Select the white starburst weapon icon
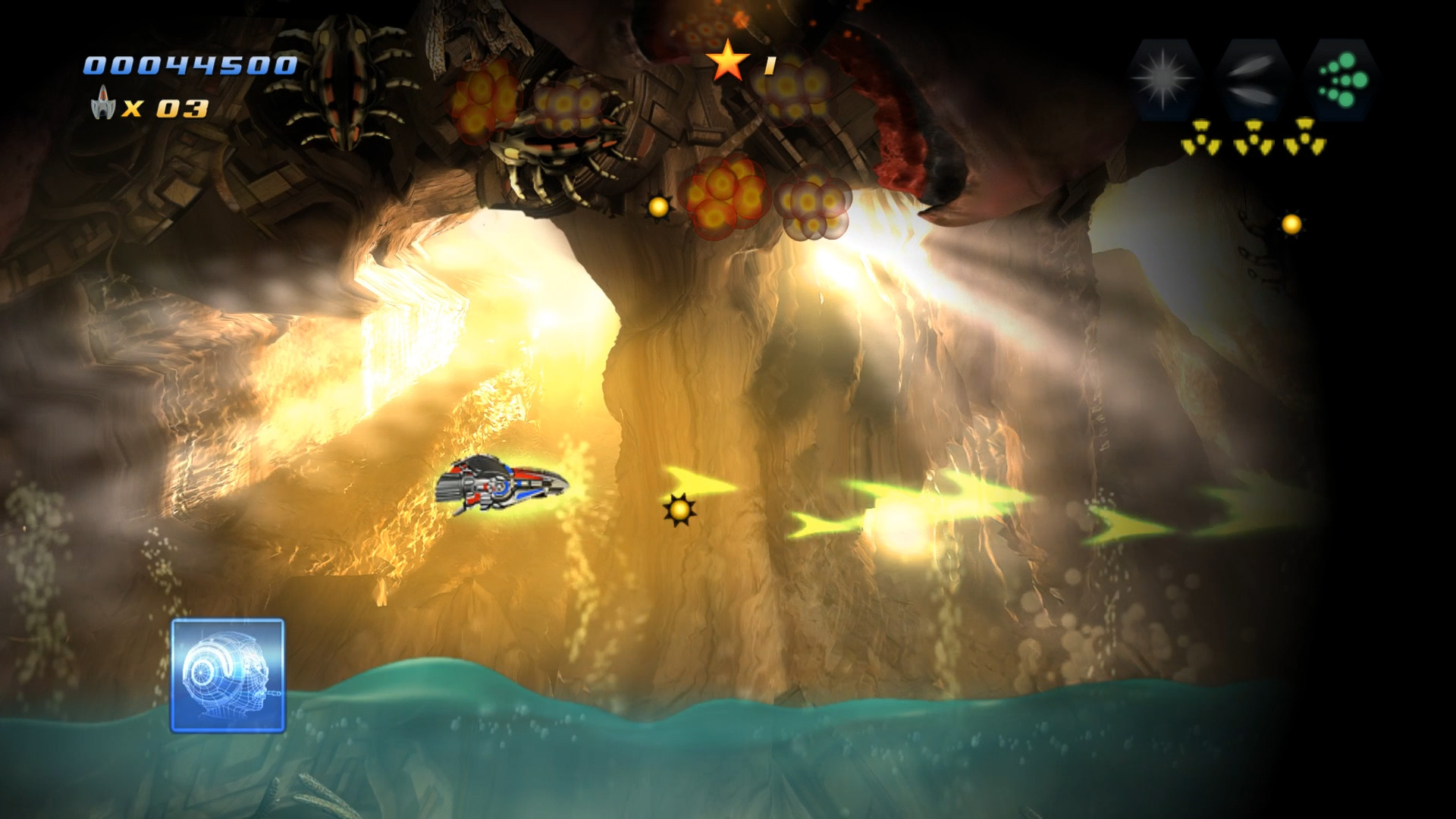 point(1165,80)
